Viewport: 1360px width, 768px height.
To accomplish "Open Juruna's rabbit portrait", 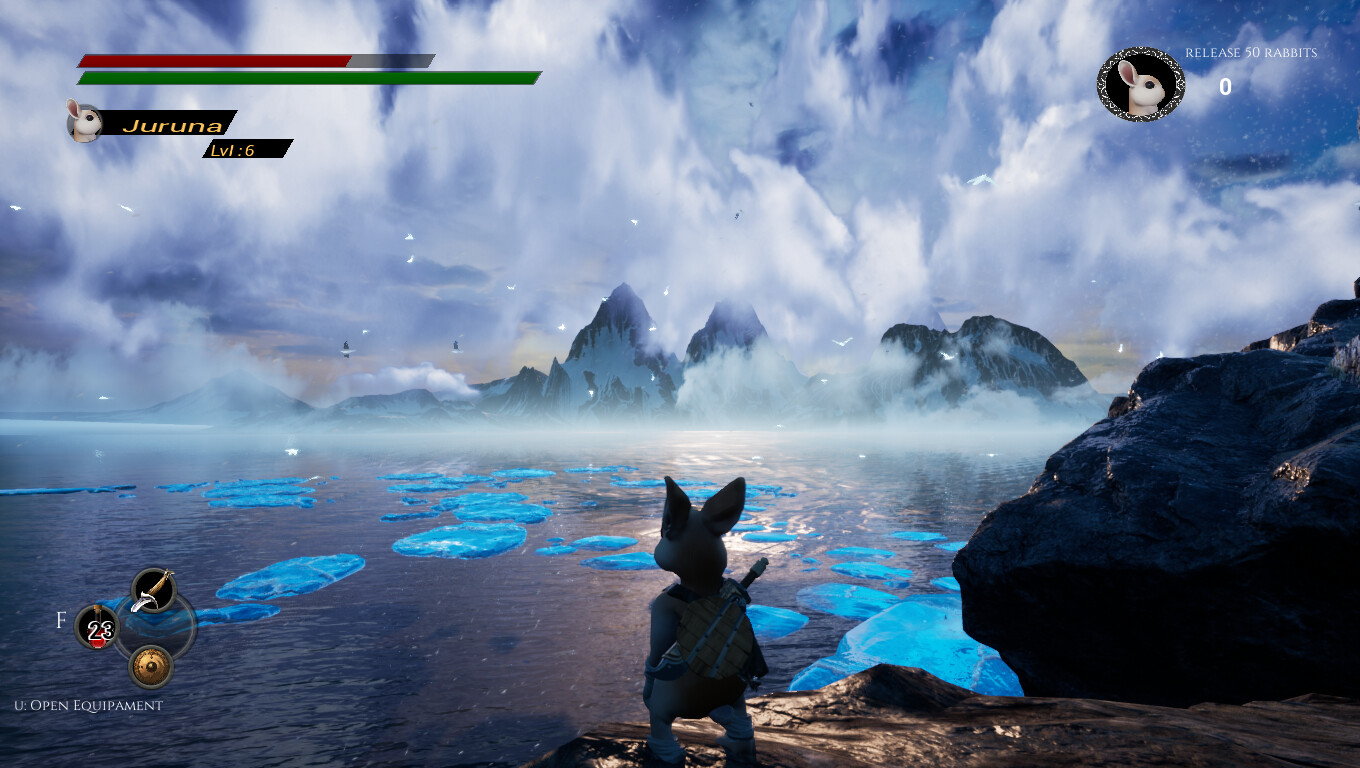I will [85, 123].
